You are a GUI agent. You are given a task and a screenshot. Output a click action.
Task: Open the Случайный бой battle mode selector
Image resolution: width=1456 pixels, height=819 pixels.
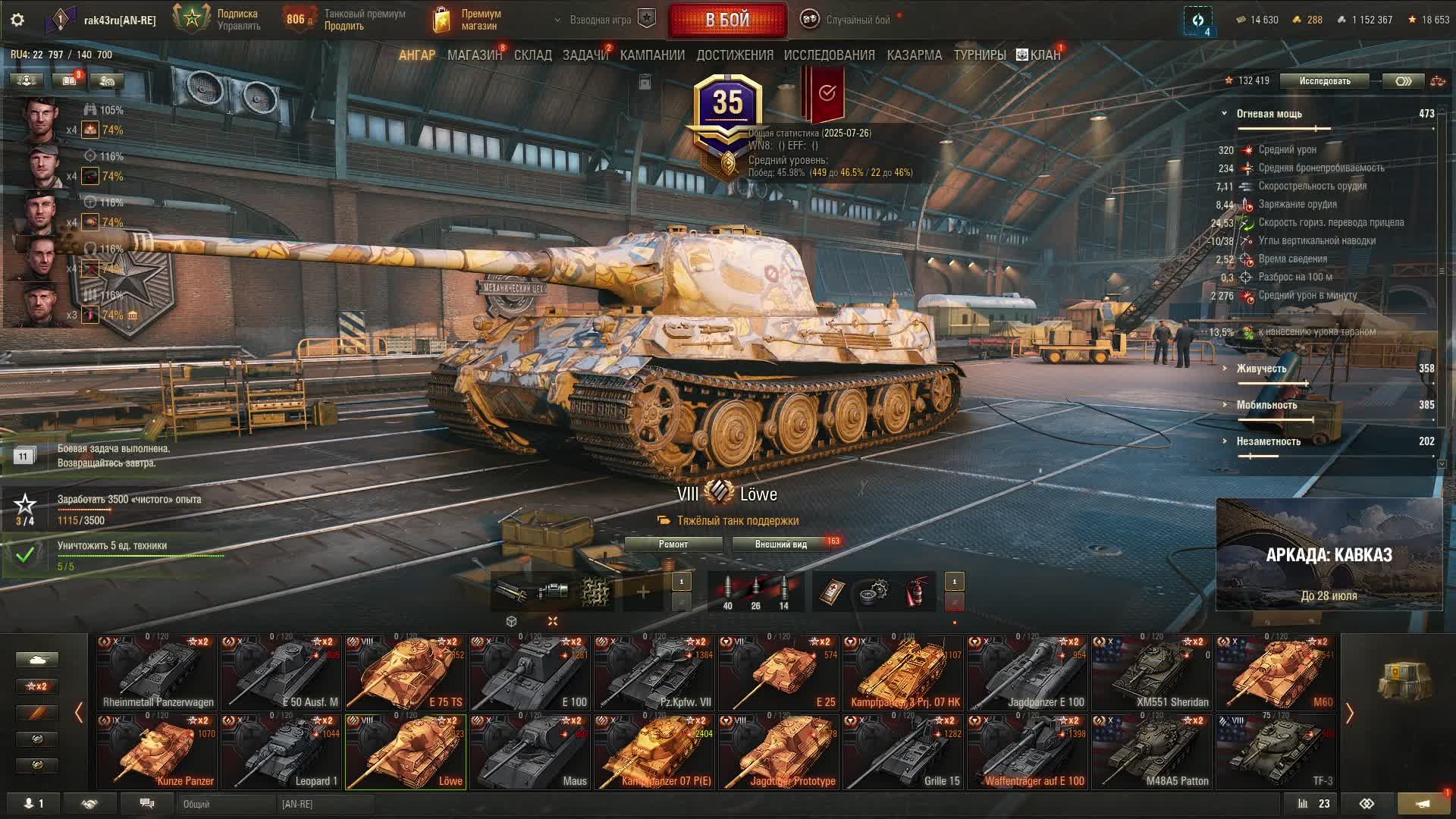point(857,20)
